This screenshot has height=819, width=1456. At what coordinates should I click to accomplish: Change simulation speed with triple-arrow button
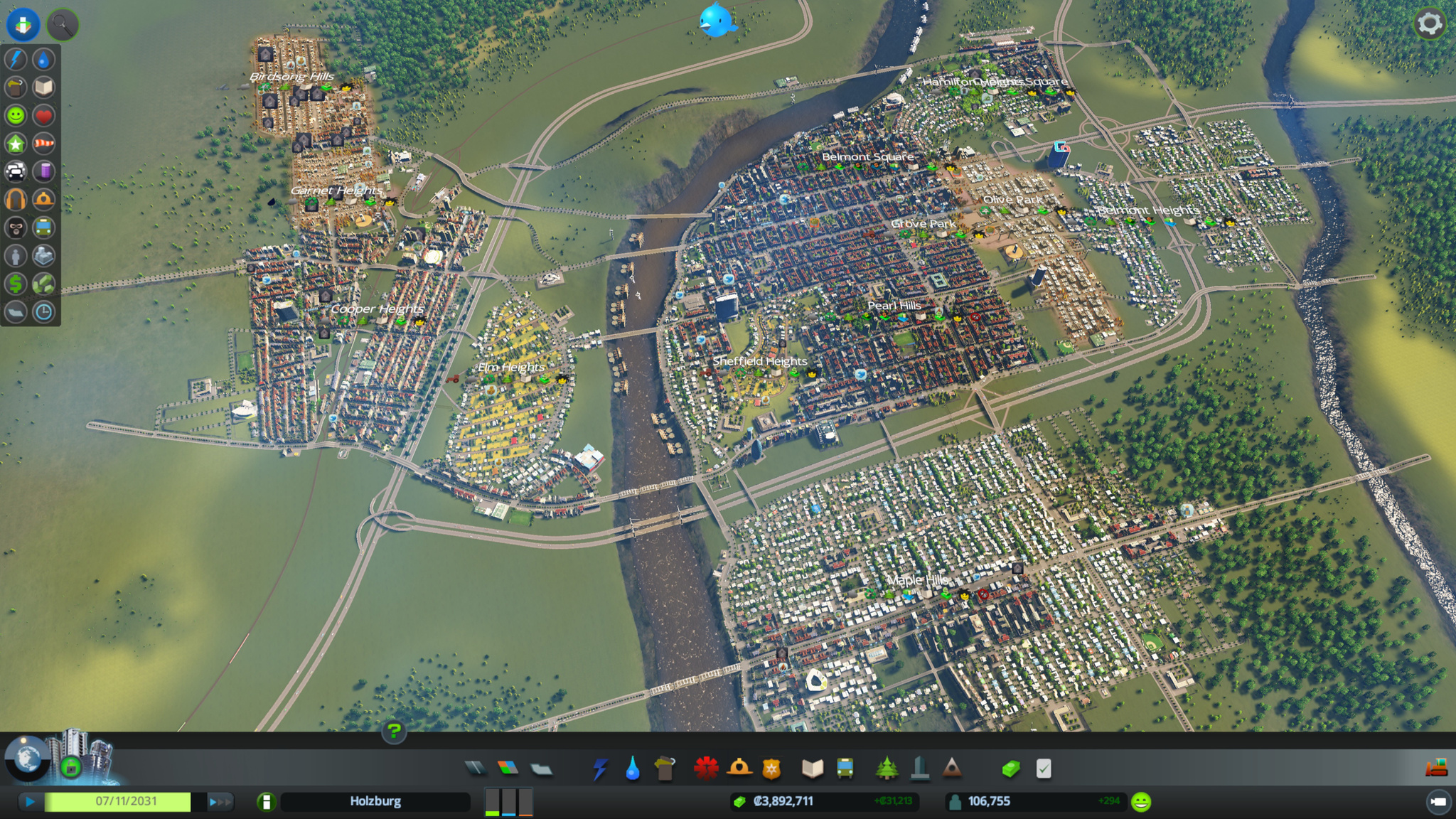[219, 802]
